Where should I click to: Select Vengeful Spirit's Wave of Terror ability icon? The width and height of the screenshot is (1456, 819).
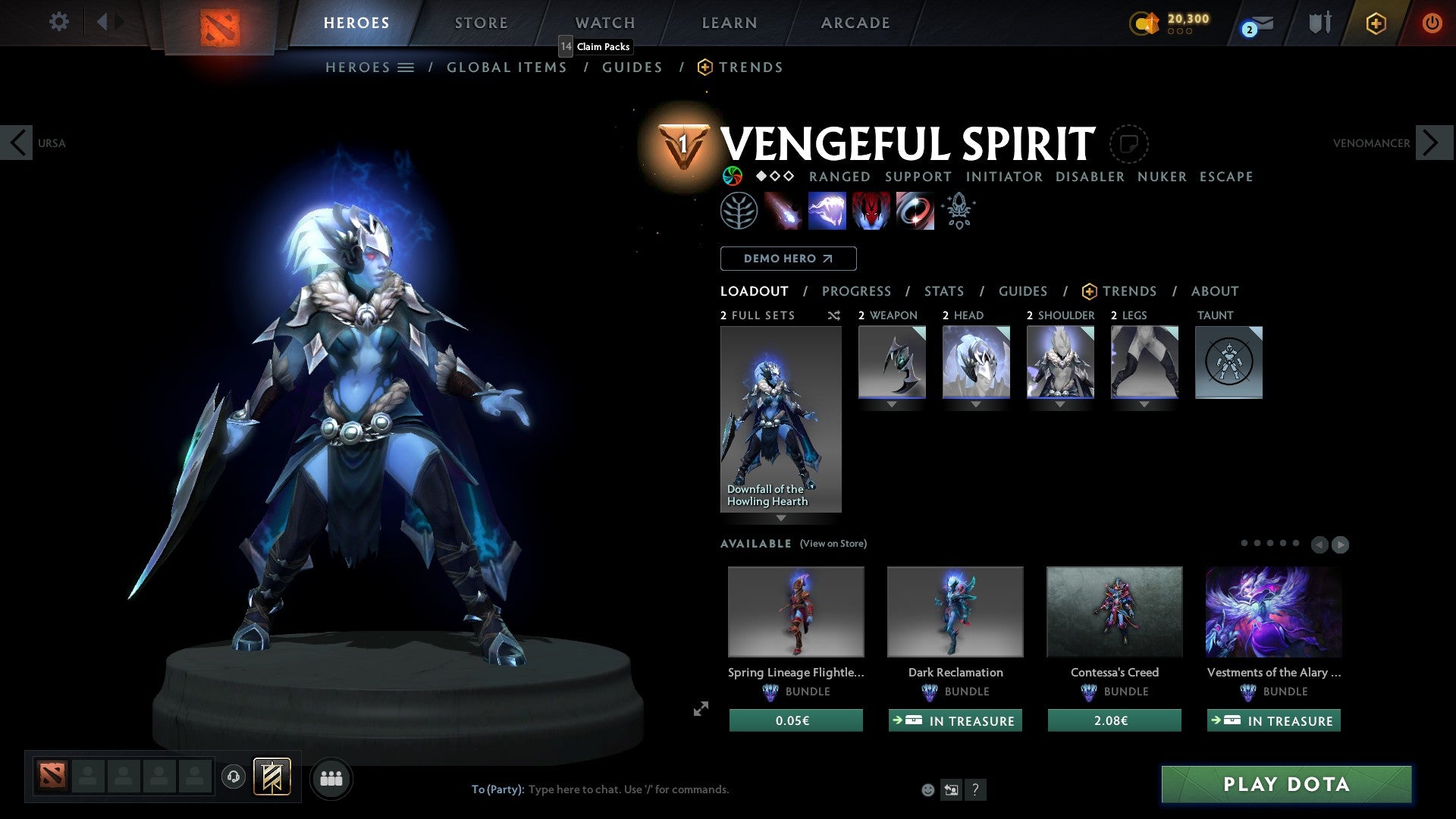pyautogui.click(x=828, y=211)
